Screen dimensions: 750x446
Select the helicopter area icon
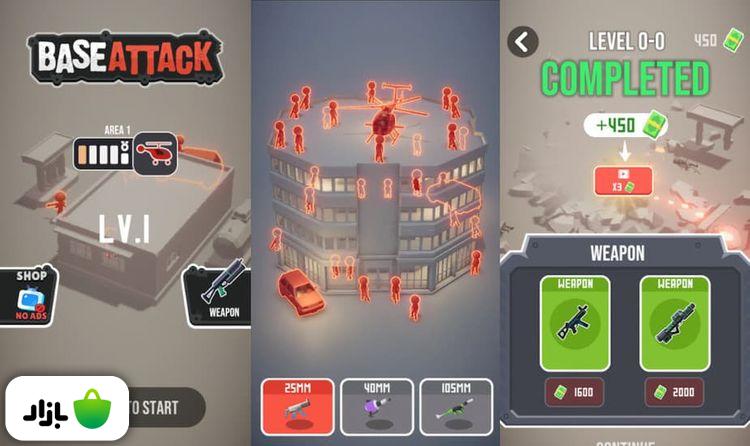[155, 154]
